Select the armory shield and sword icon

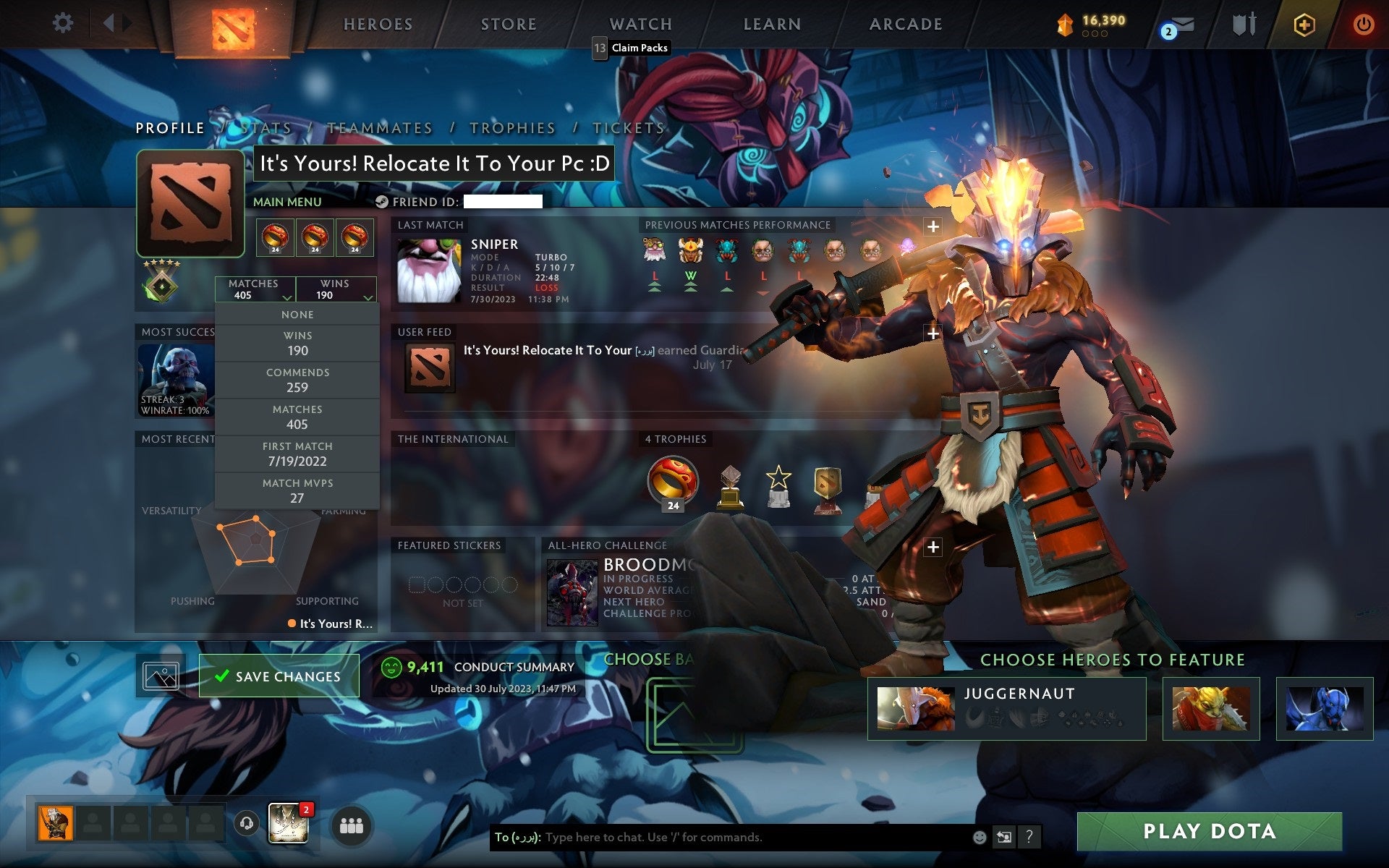(1244, 23)
